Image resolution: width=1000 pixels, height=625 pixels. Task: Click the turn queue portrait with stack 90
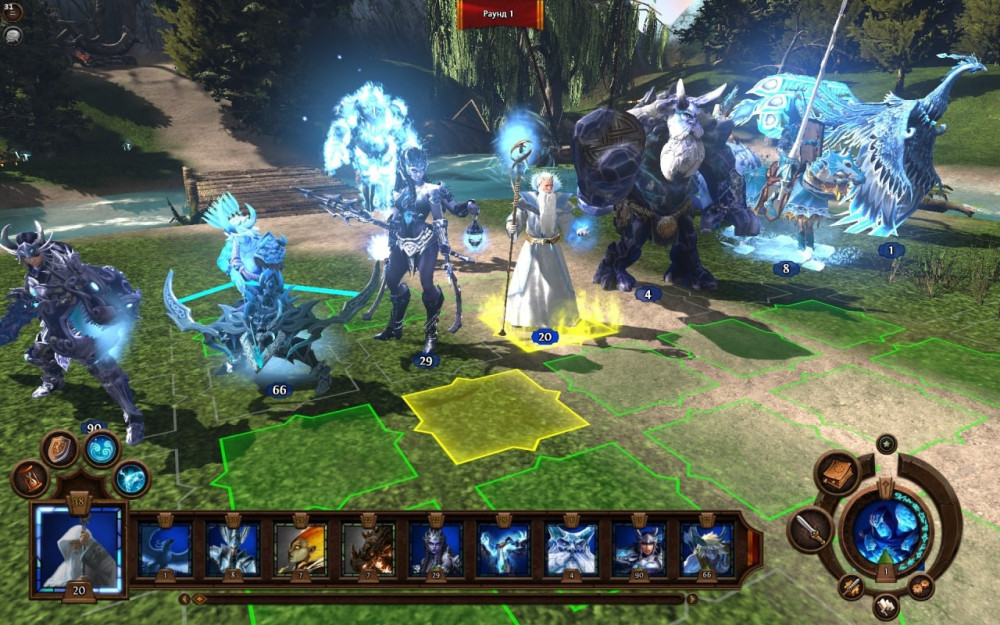point(639,549)
